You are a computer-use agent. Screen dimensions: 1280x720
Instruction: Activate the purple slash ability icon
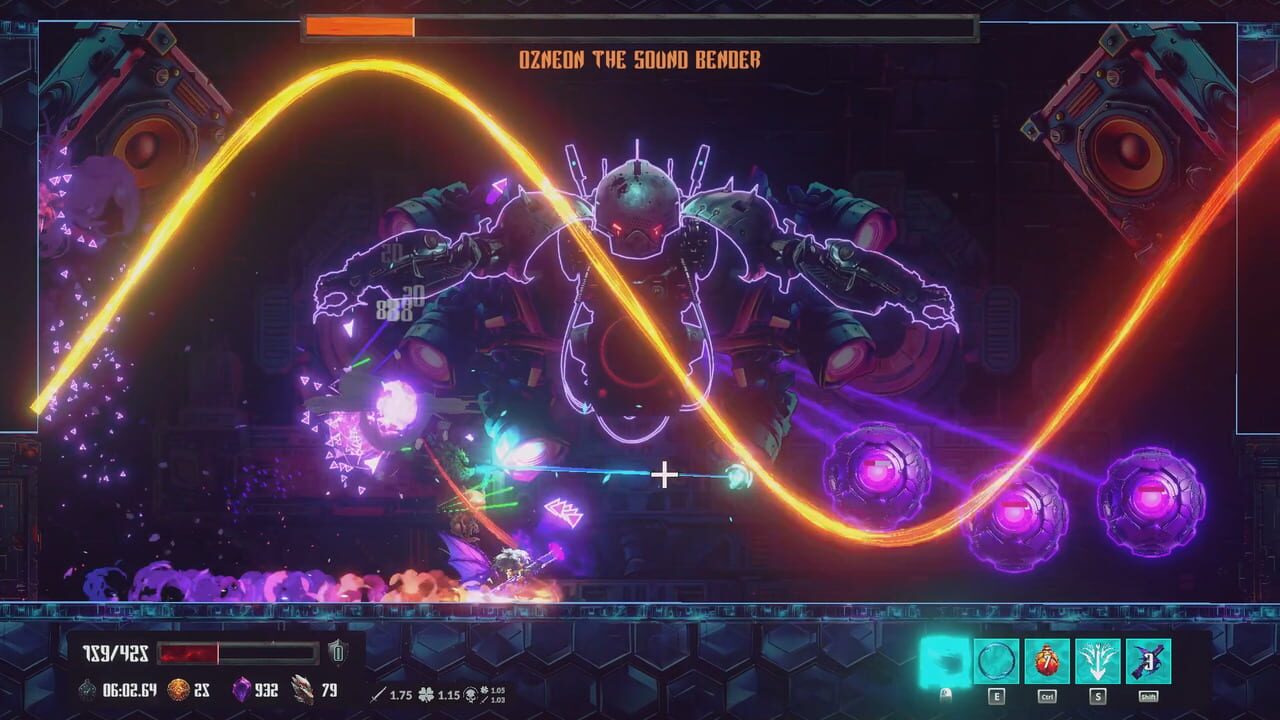[x=1150, y=660]
